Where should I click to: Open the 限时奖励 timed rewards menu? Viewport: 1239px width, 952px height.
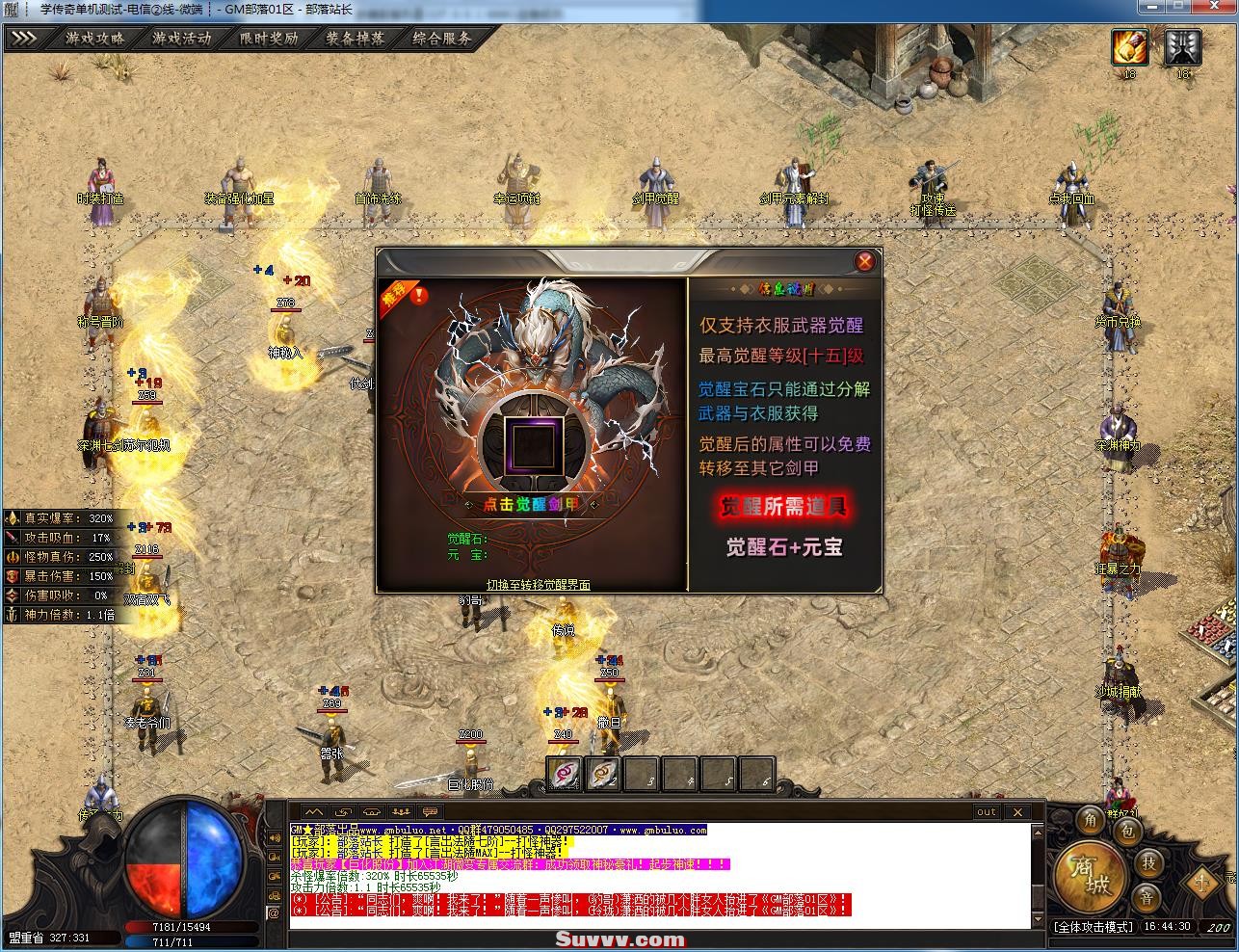269,40
